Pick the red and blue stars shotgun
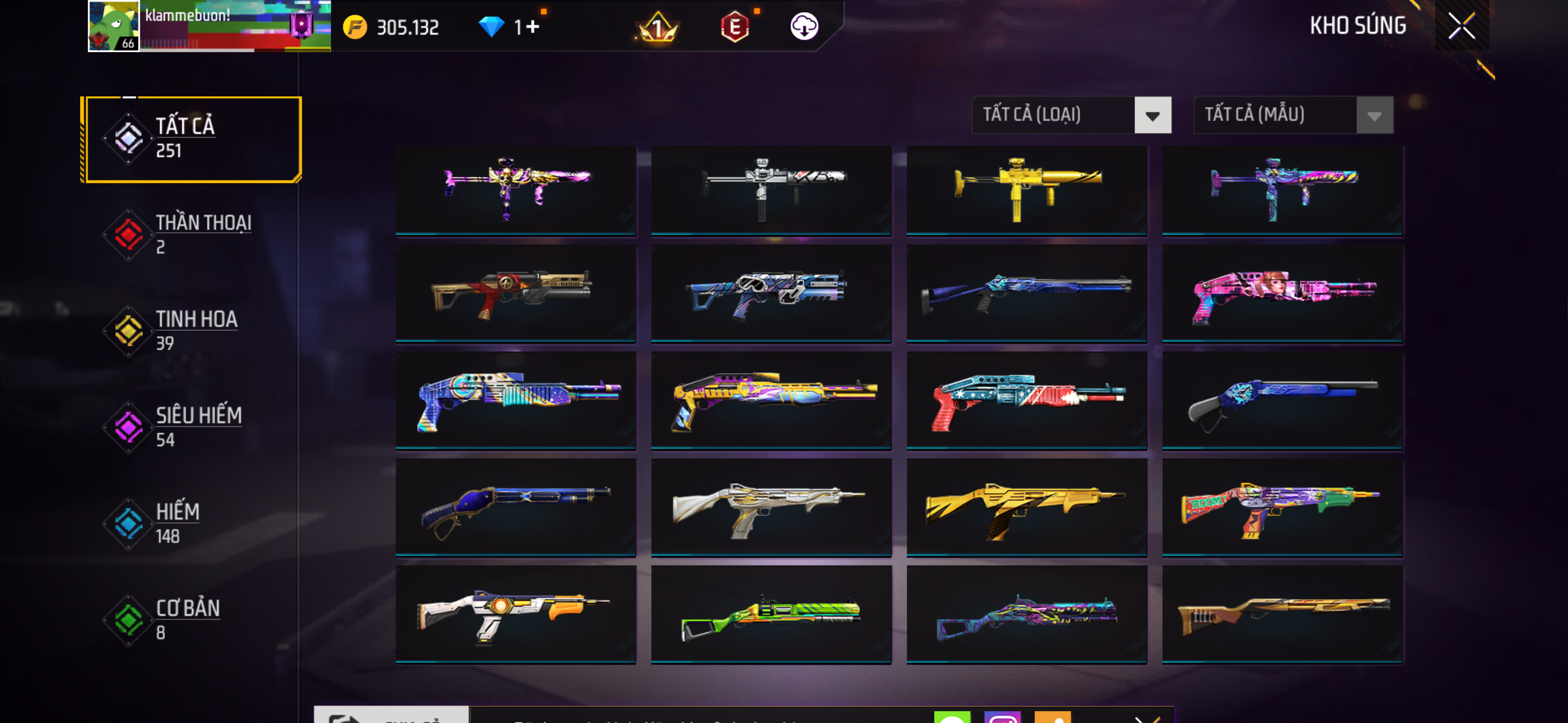This screenshot has height=723, width=1568. coord(1027,400)
